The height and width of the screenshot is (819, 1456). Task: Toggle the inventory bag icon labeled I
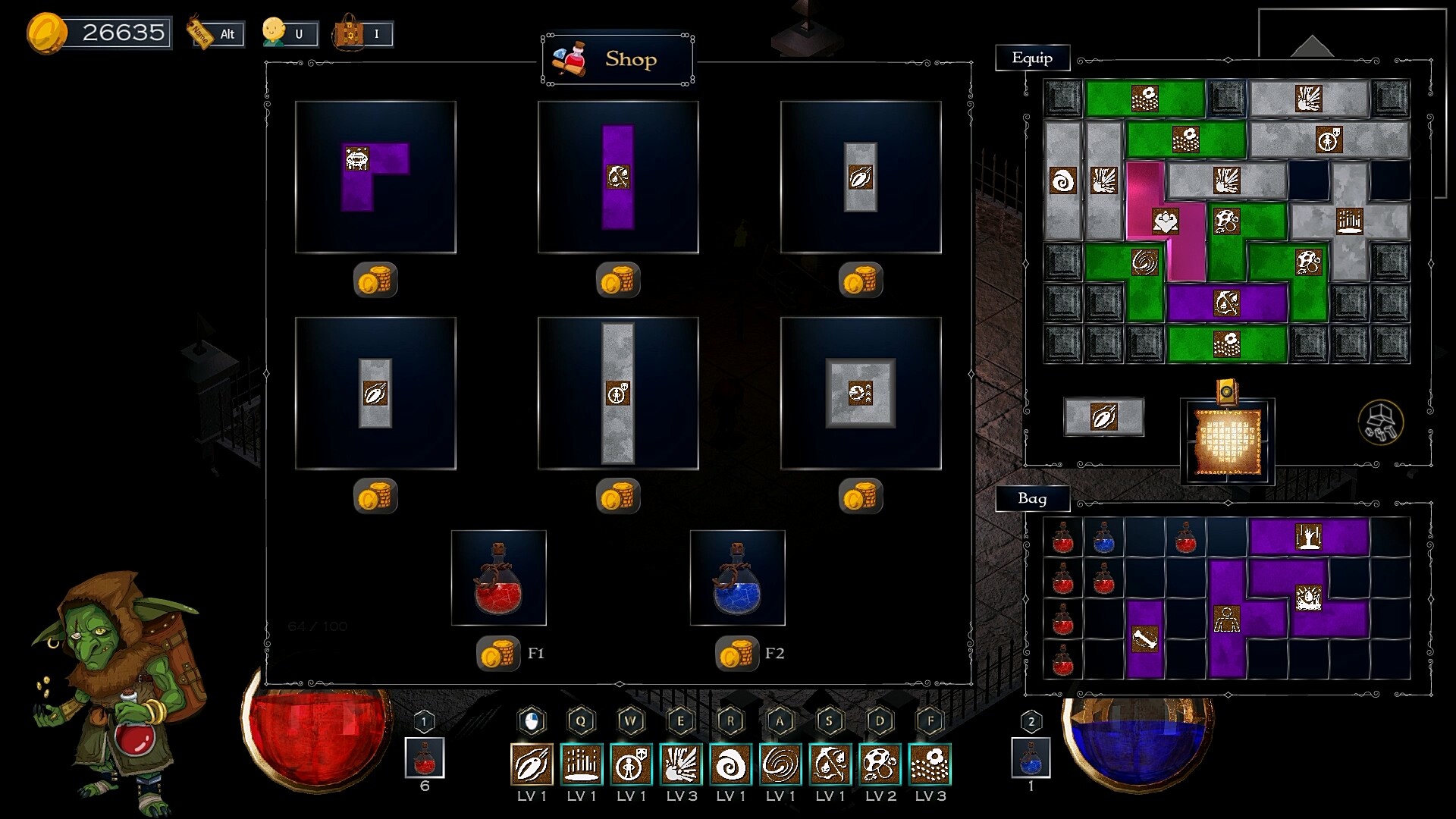click(362, 33)
